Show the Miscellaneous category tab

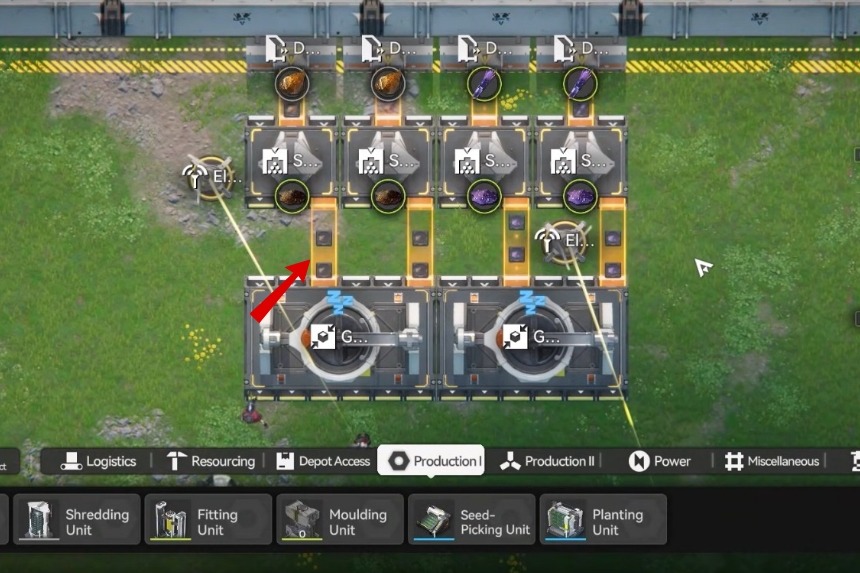point(772,461)
